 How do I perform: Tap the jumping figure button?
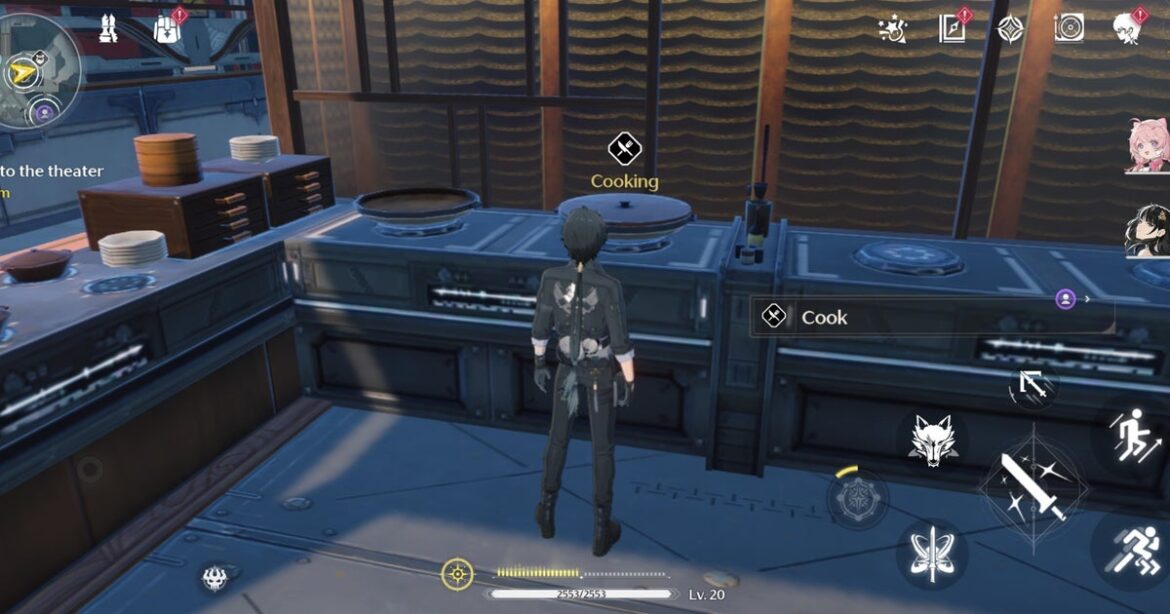pyautogui.click(x=1137, y=437)
